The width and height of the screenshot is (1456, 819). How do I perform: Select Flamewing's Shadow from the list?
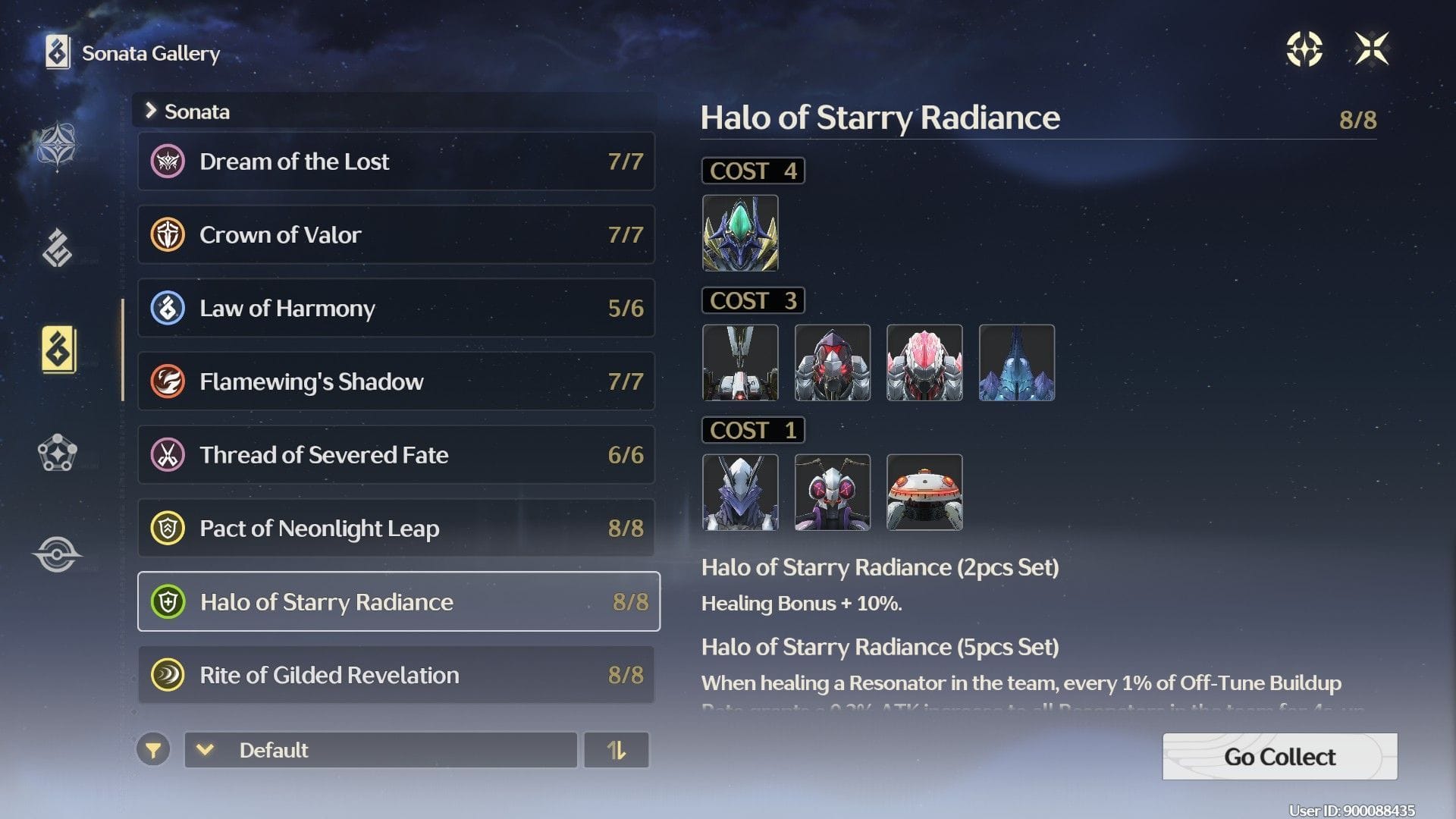click(x=396, y=381)
